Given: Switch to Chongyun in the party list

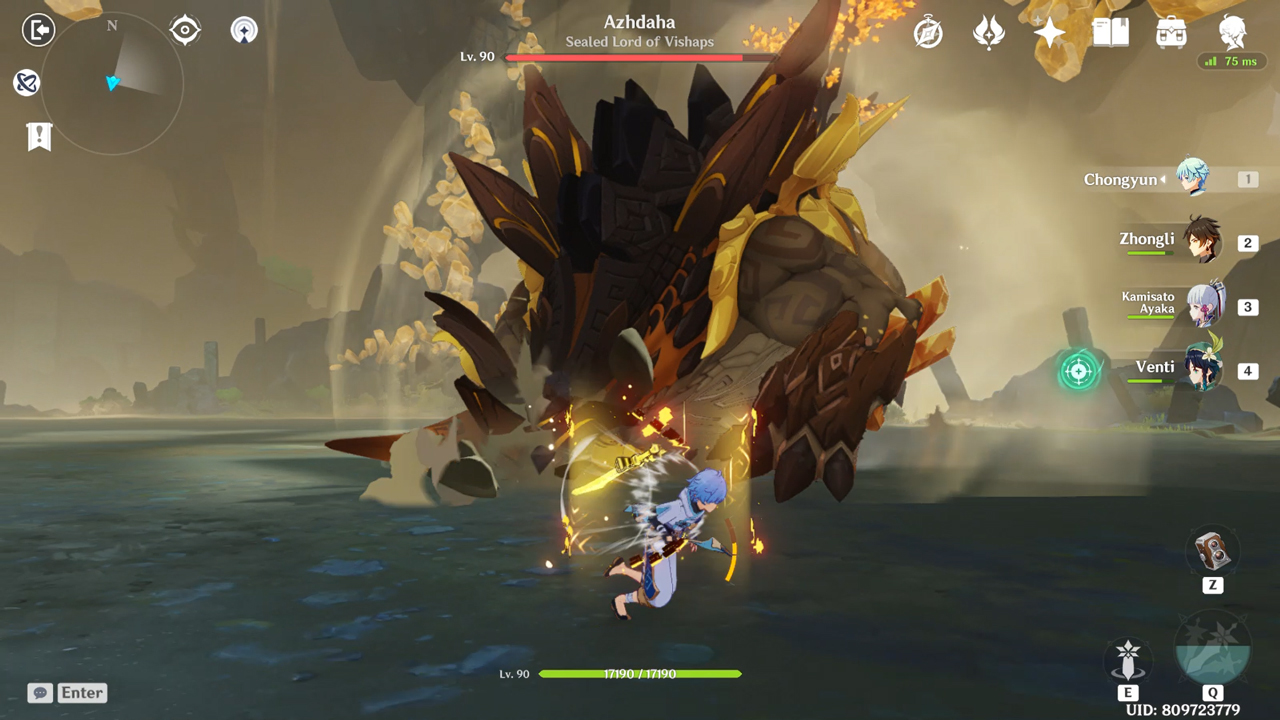Looking at the screenshot, I should pos(1192,179).
